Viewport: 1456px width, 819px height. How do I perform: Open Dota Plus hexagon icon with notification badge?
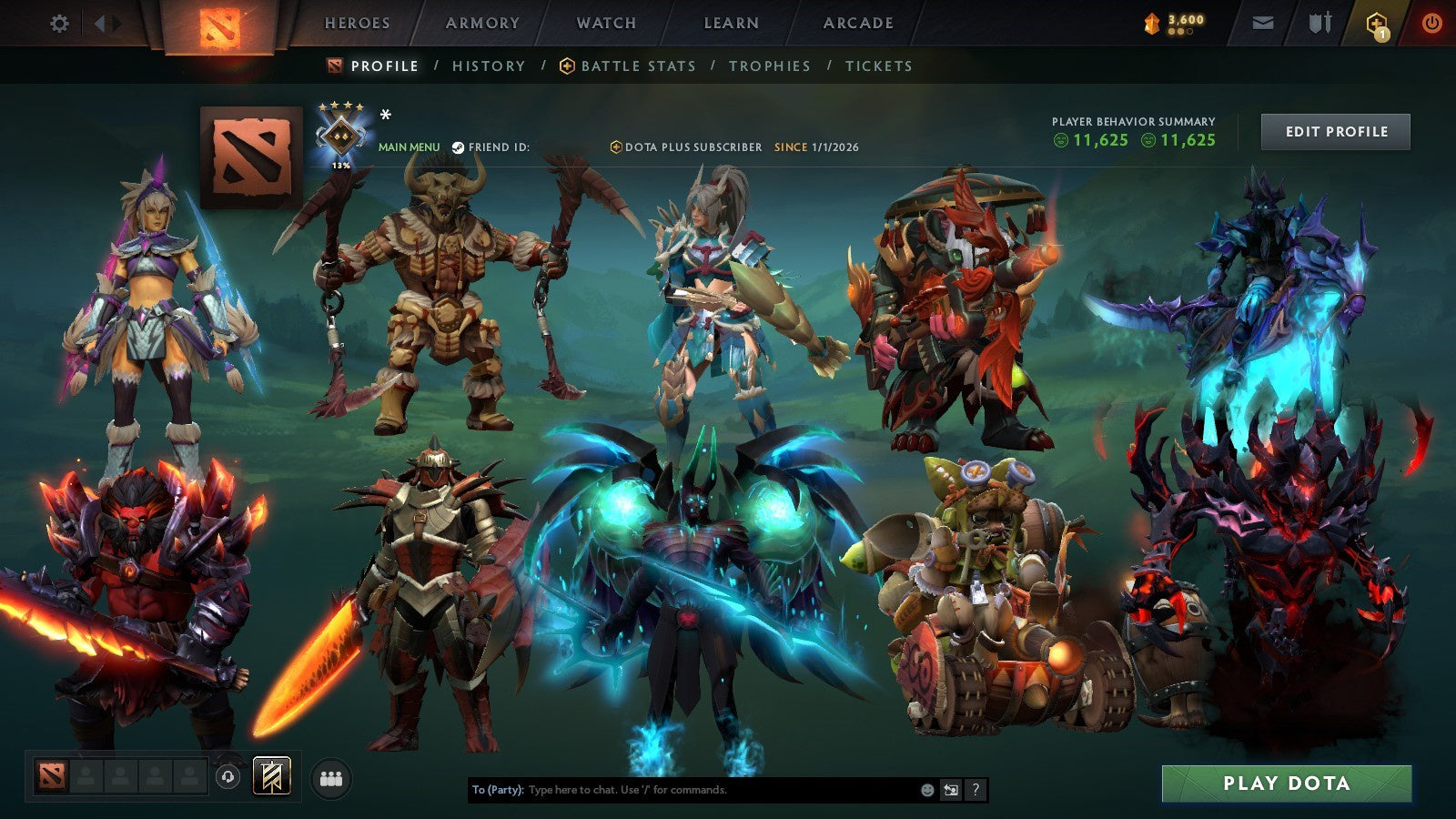pyautogui.click(x=1372, y=24)
